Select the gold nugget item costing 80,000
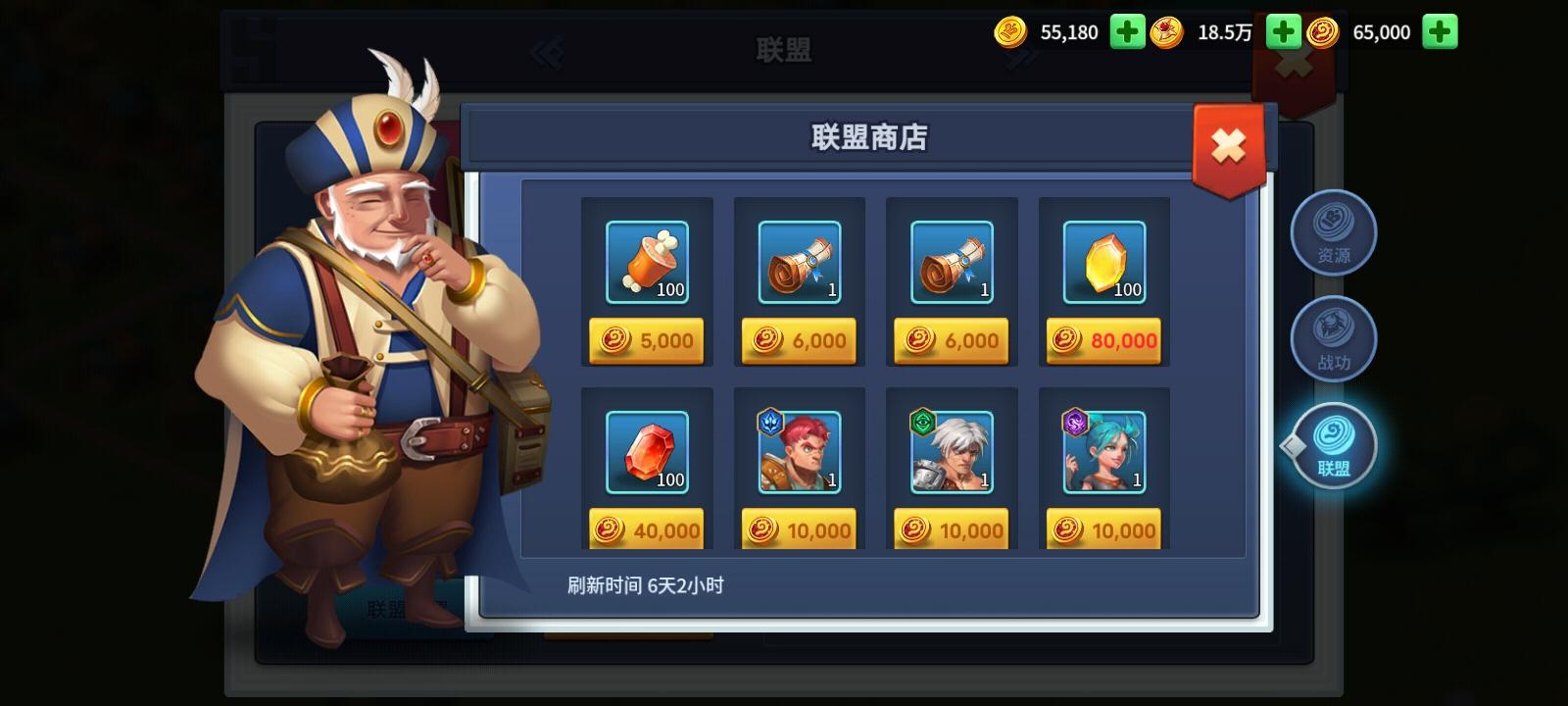 [1103, 262]
